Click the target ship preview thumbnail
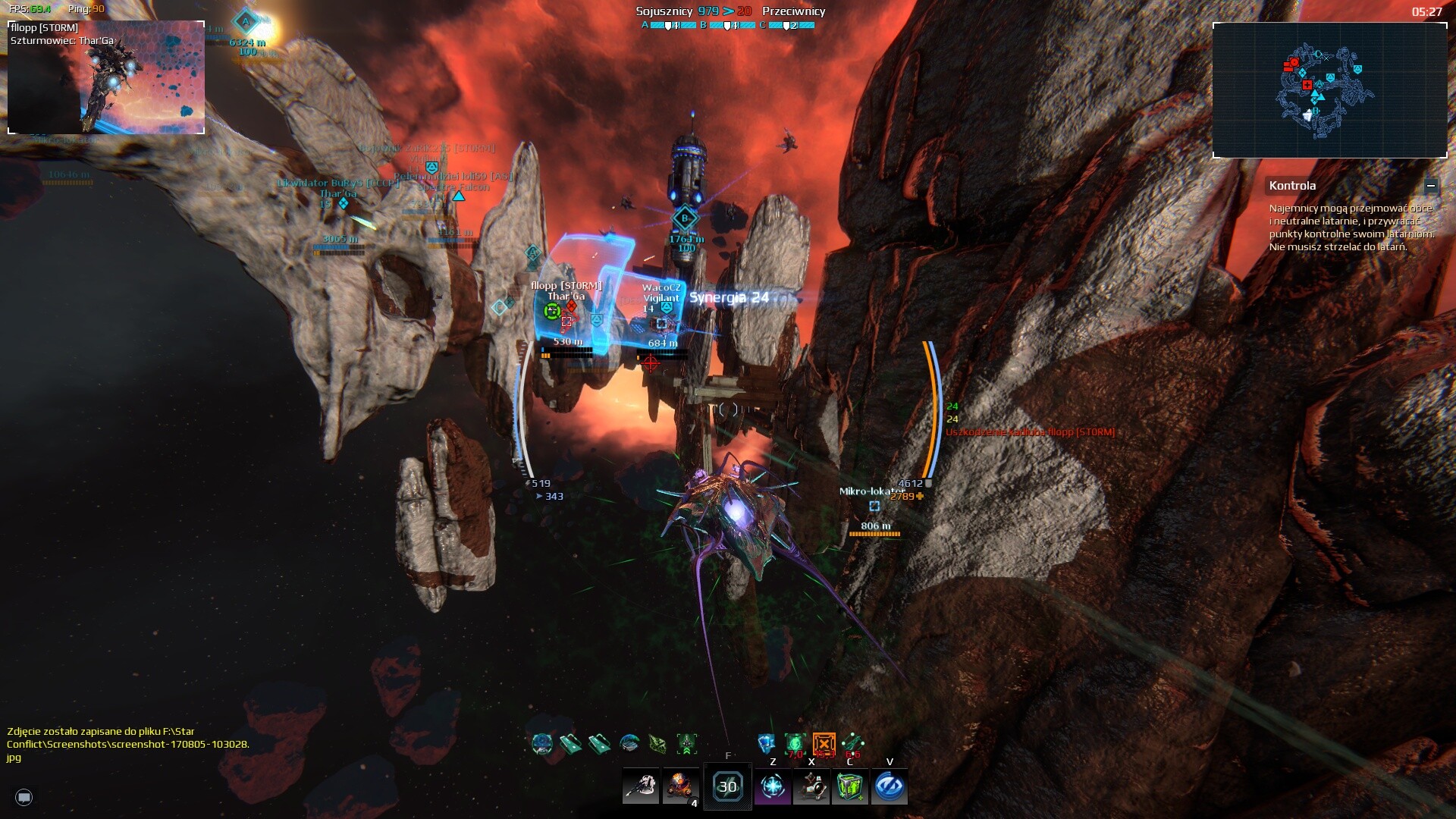 click(106, 78)
